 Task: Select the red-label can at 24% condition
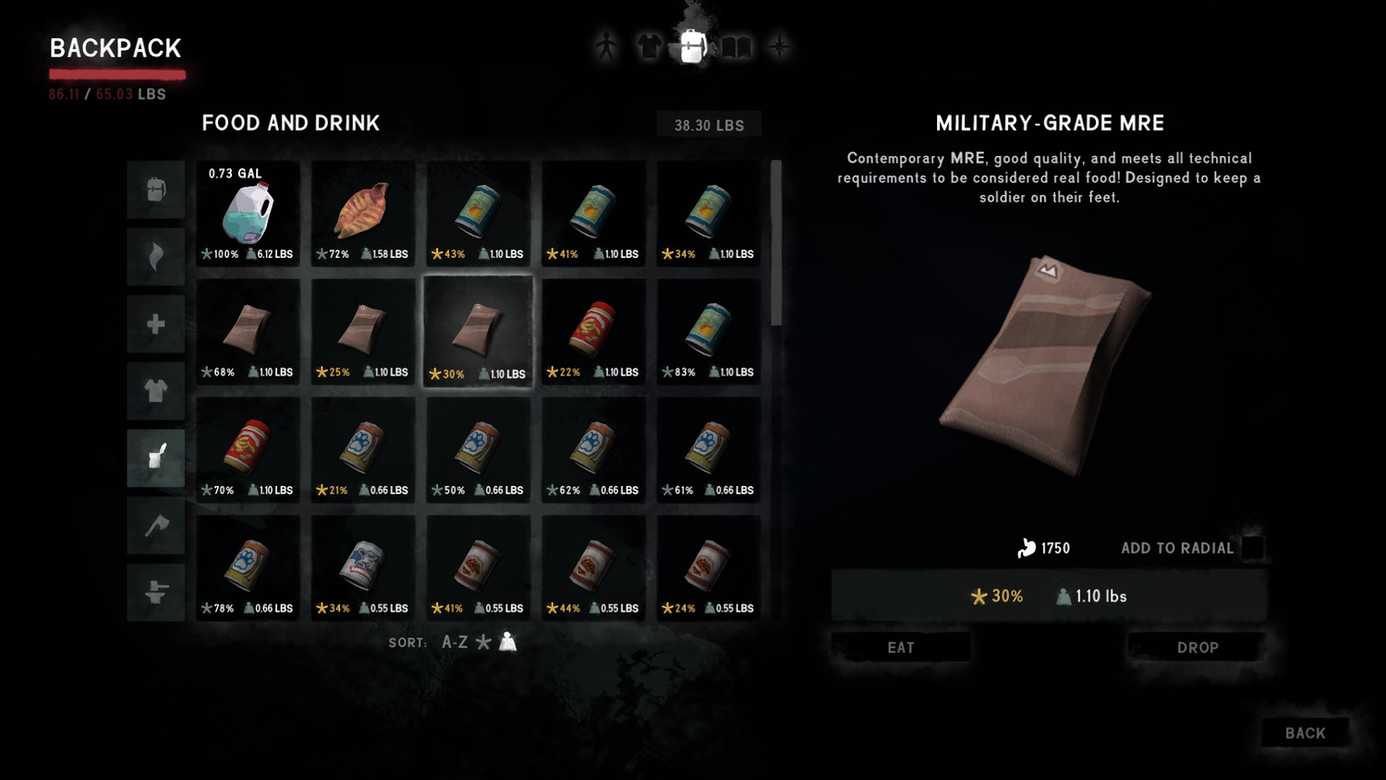[709, 568]
